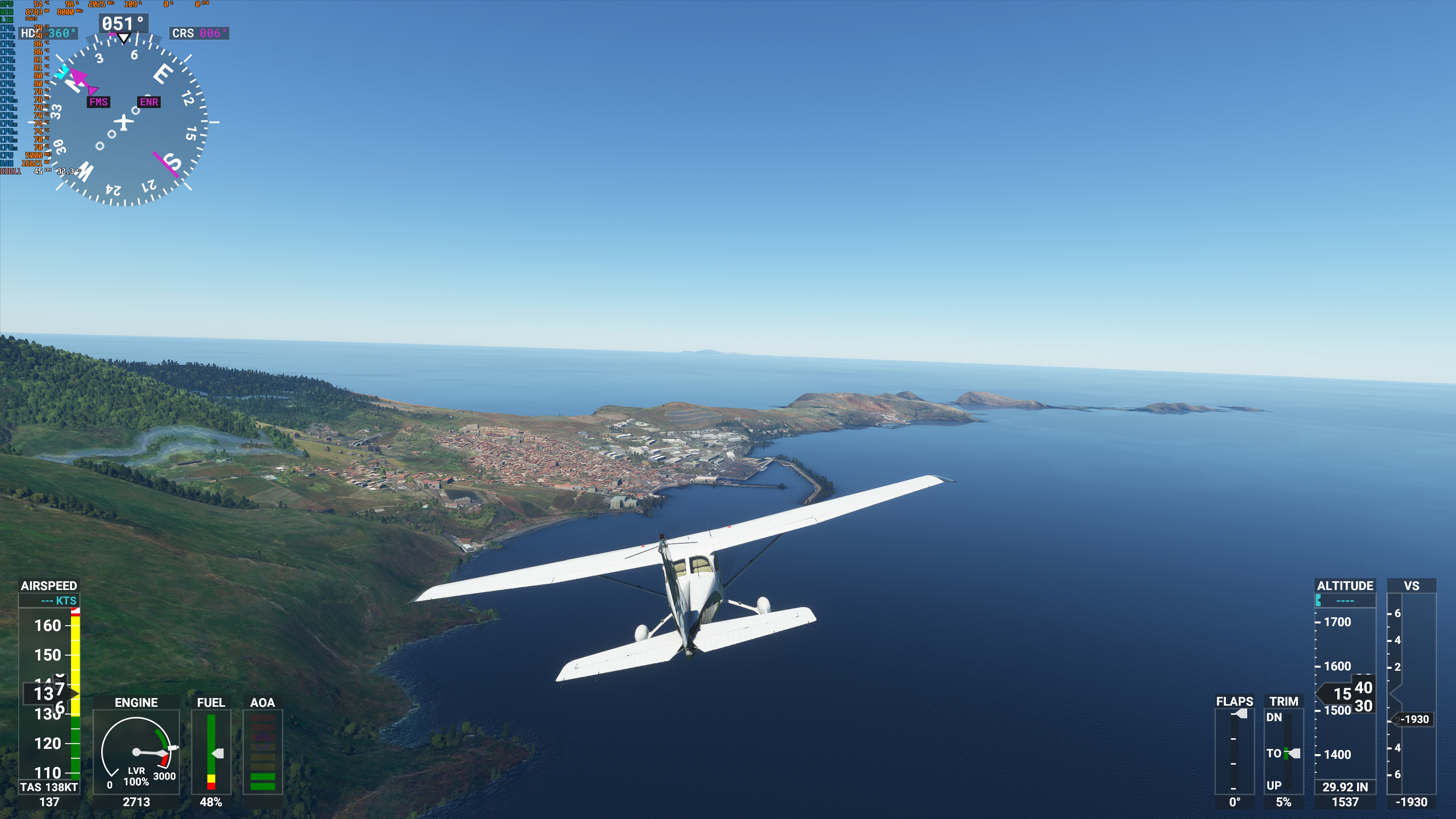Open the CRS 006° course selector
The height and width of the screenshot is (819, 1456).
tap(199, 33)
